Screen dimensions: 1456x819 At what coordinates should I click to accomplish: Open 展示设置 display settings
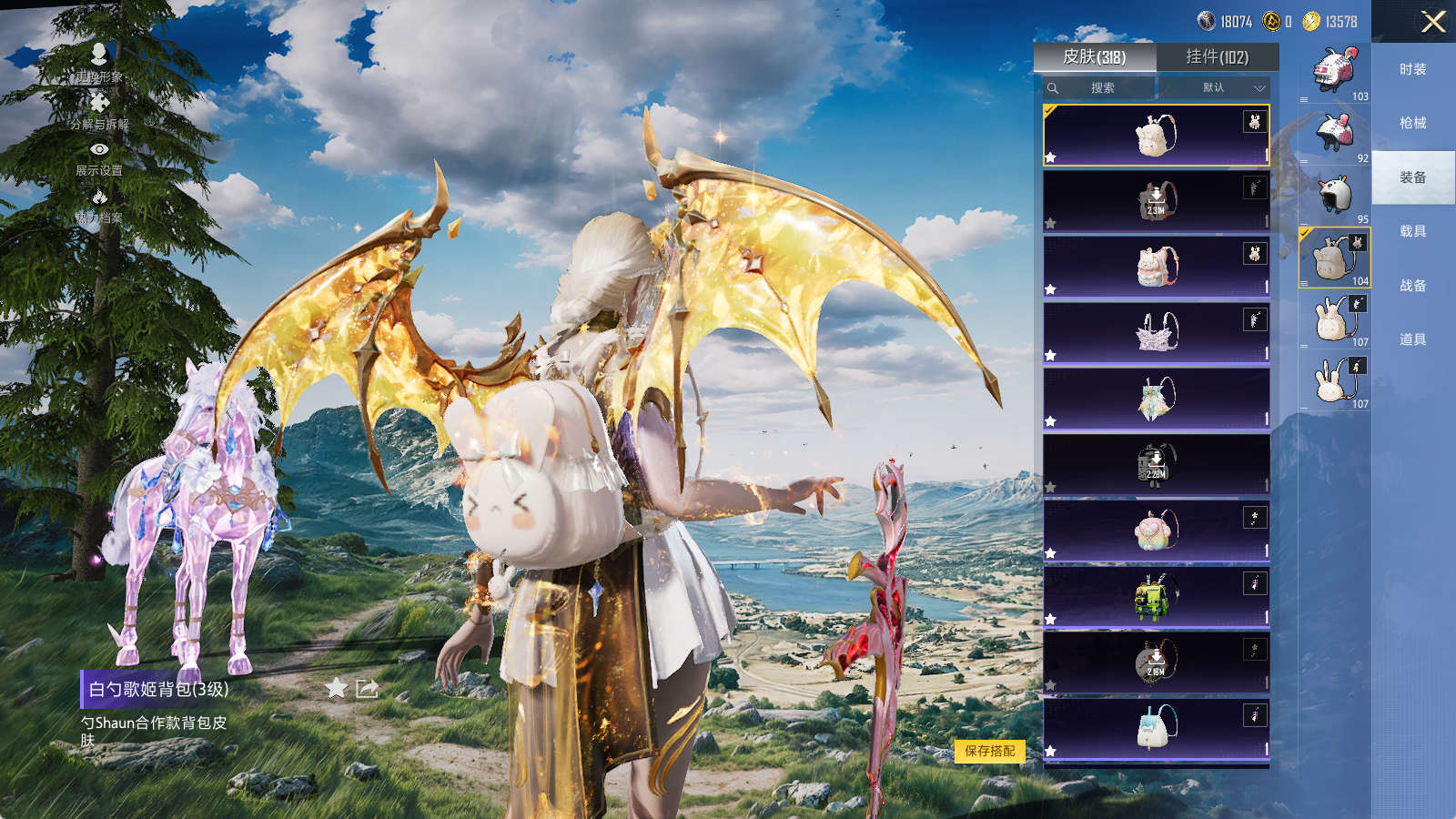[99, 157]
